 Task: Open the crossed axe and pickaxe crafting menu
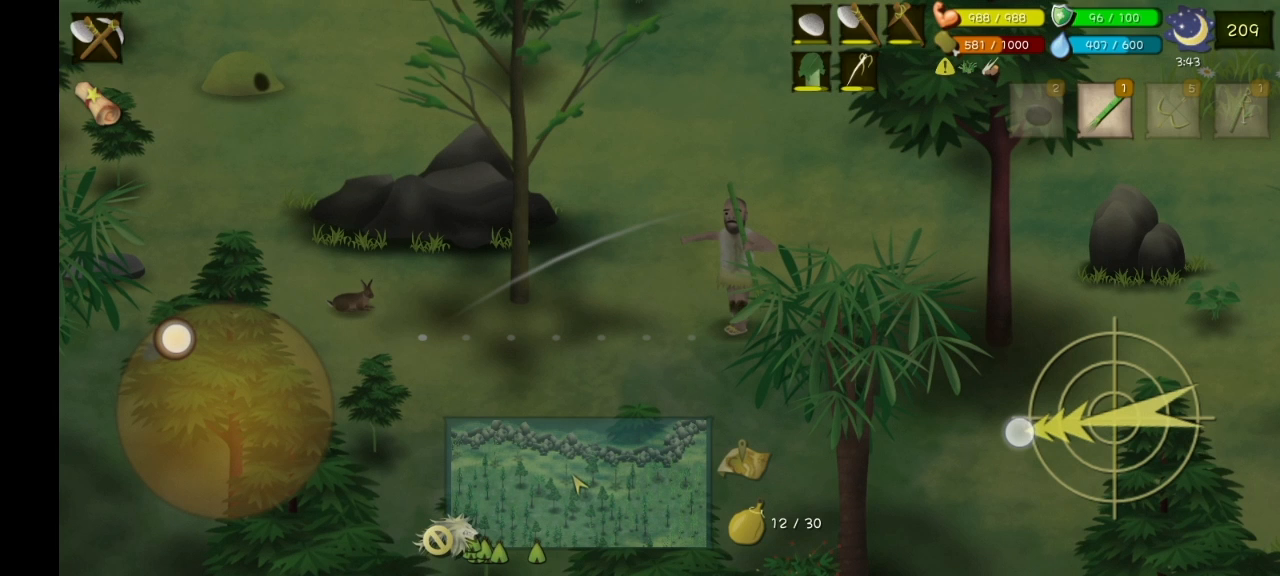click(97, 38)
